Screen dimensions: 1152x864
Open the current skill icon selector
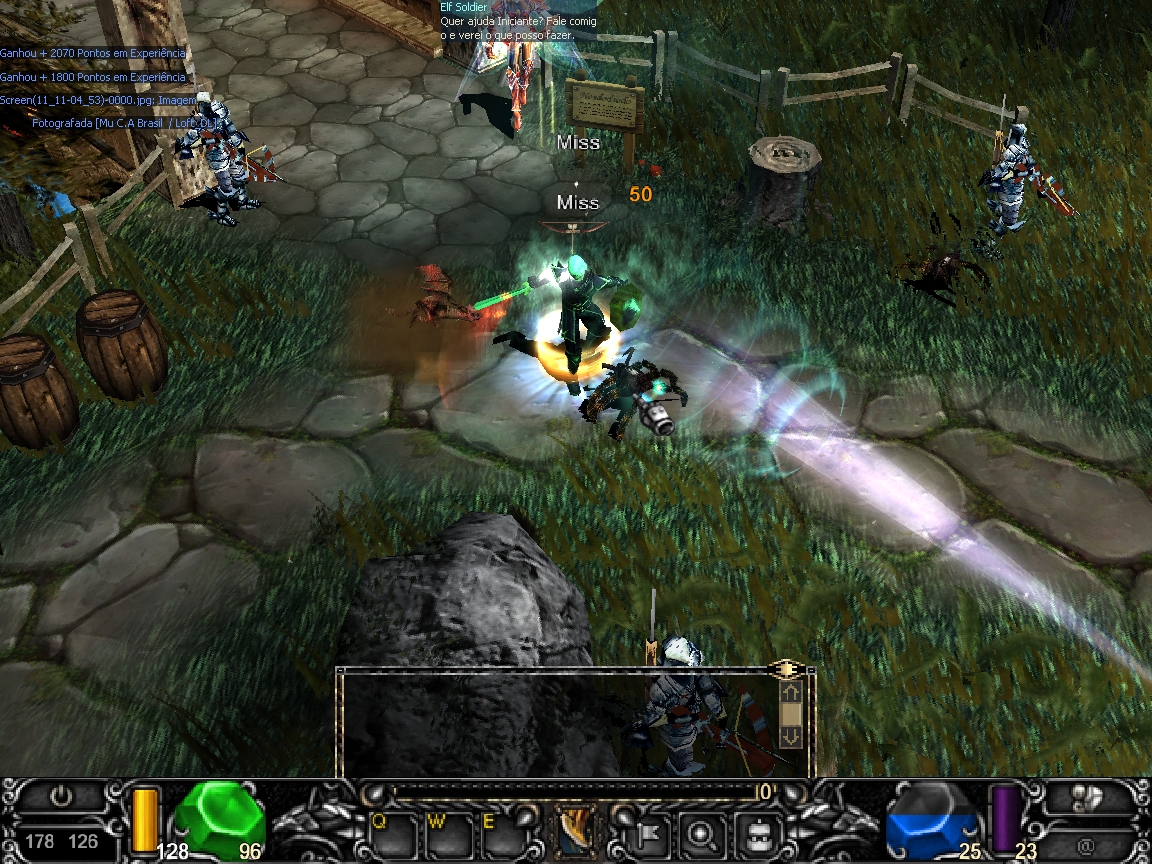(575, 832)
